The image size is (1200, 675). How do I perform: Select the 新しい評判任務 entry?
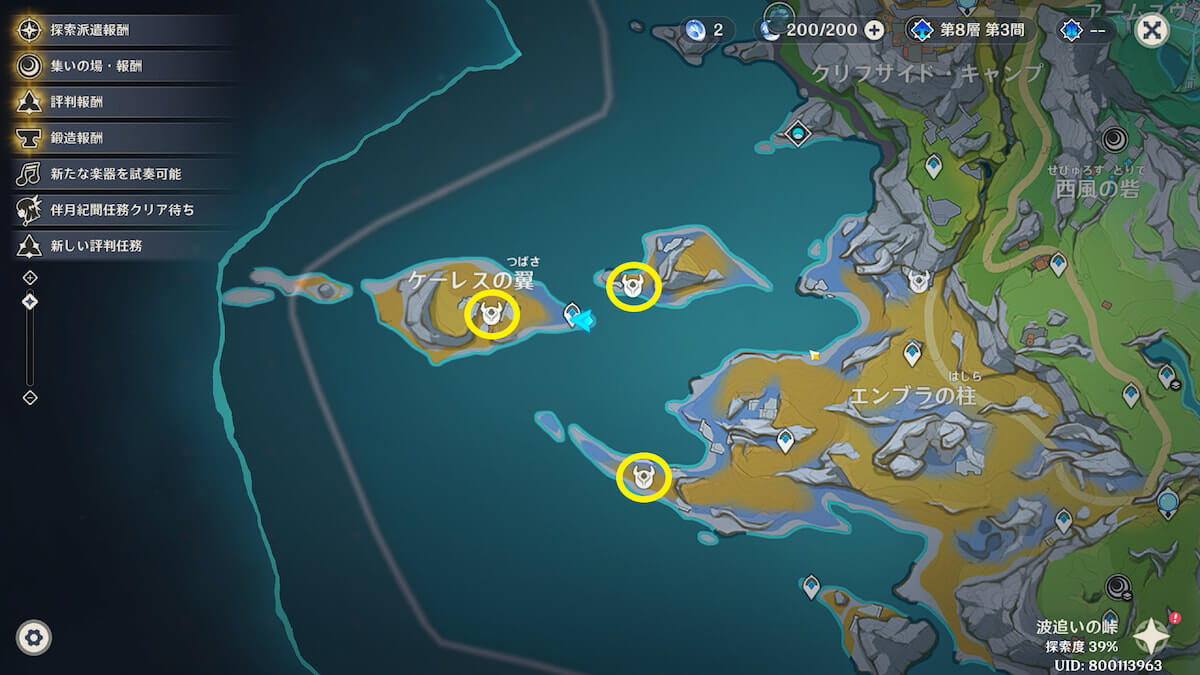[96, 246]
